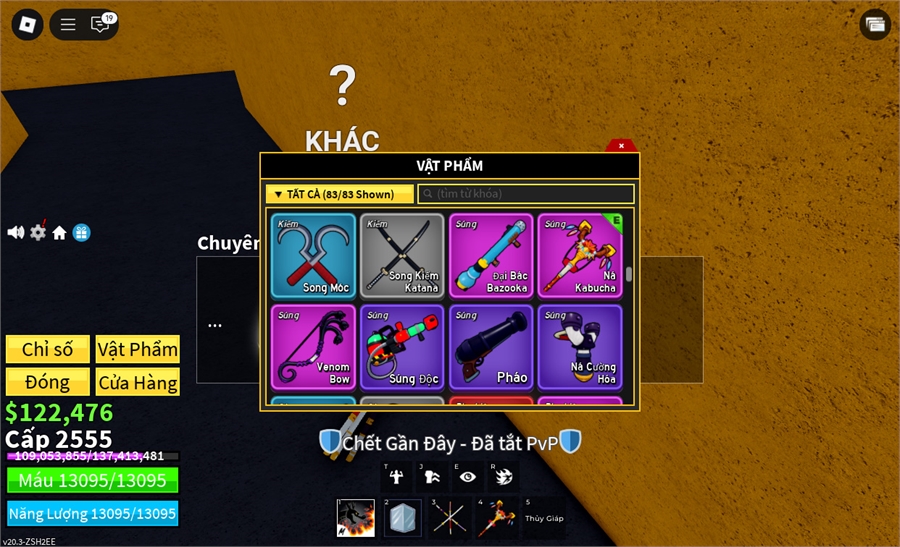The height and width of the screenshot is (547, 900).
Task: Open settings with the gear icon
Action: (38, 232)
